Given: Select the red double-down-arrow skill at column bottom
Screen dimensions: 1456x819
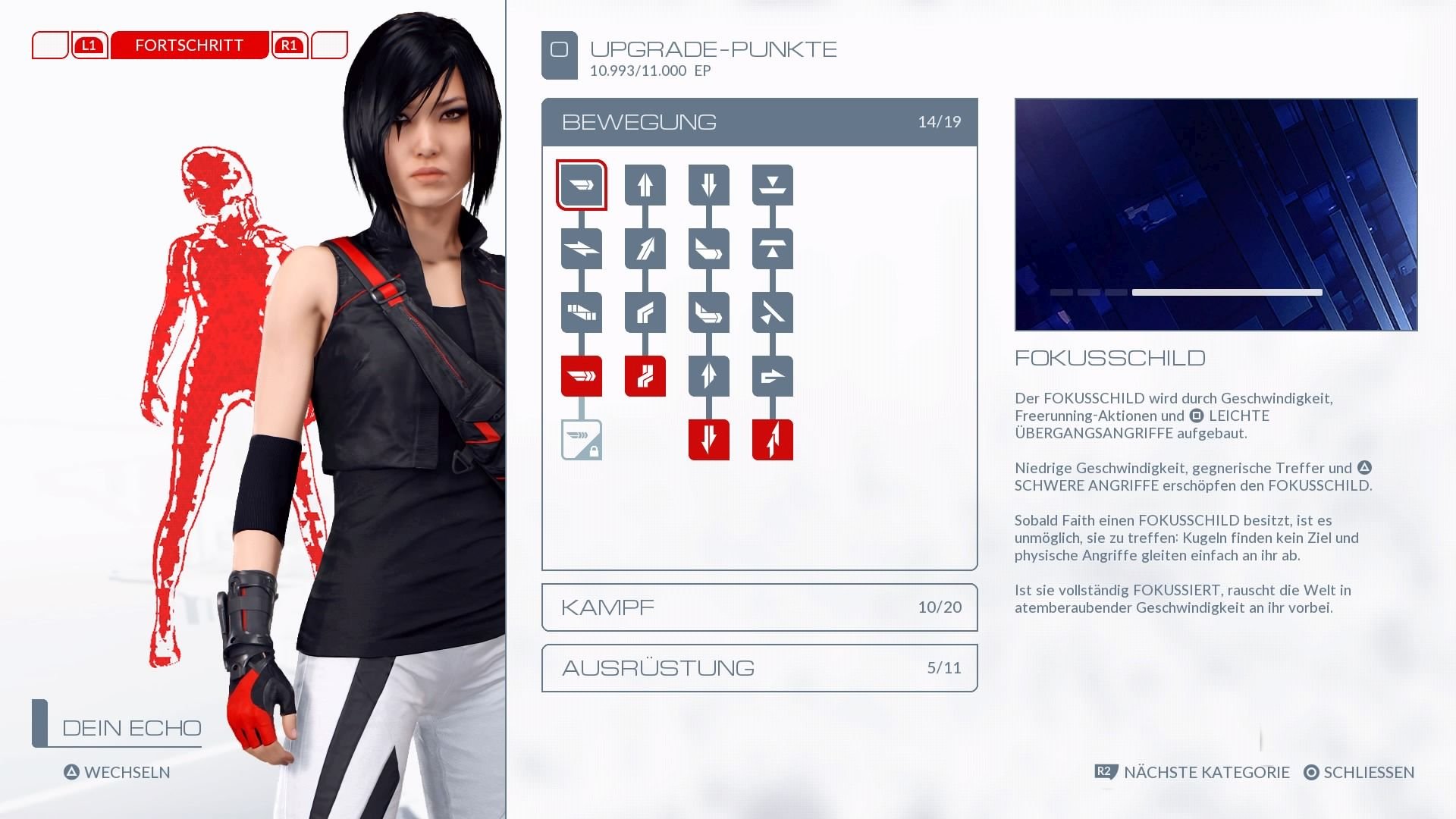Looking at the screenshot, I should (708, 439).
